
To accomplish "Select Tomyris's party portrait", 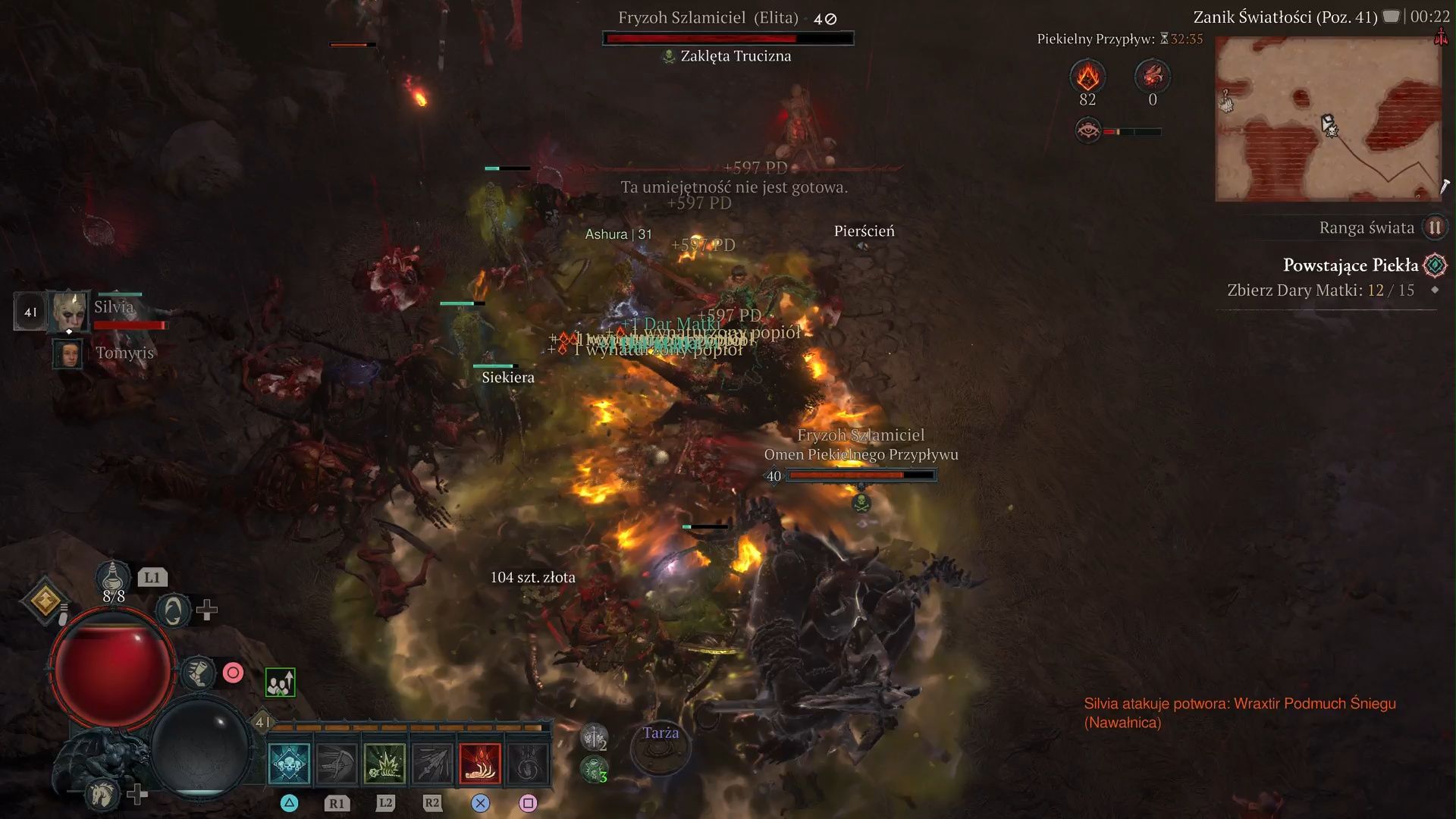I will pyautogui.click(x=67, y=353).
